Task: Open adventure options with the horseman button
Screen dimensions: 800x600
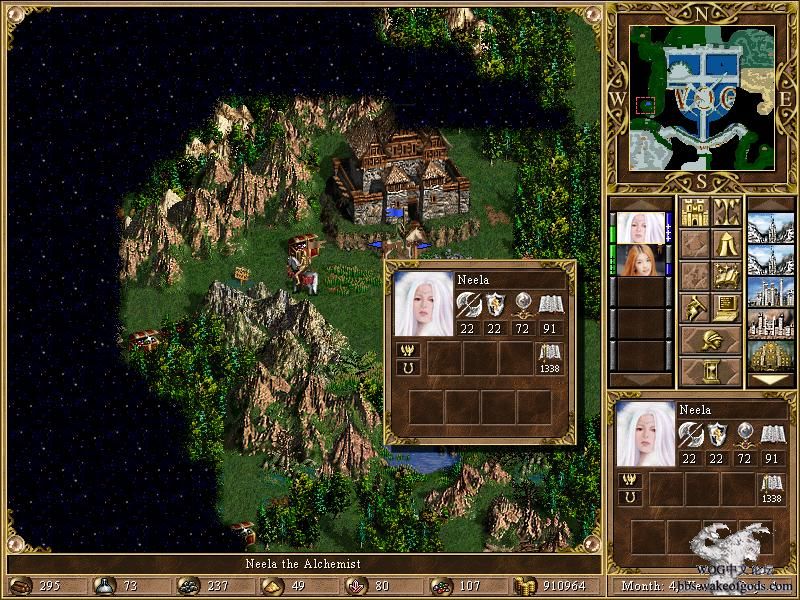Action: click(694, 307)
